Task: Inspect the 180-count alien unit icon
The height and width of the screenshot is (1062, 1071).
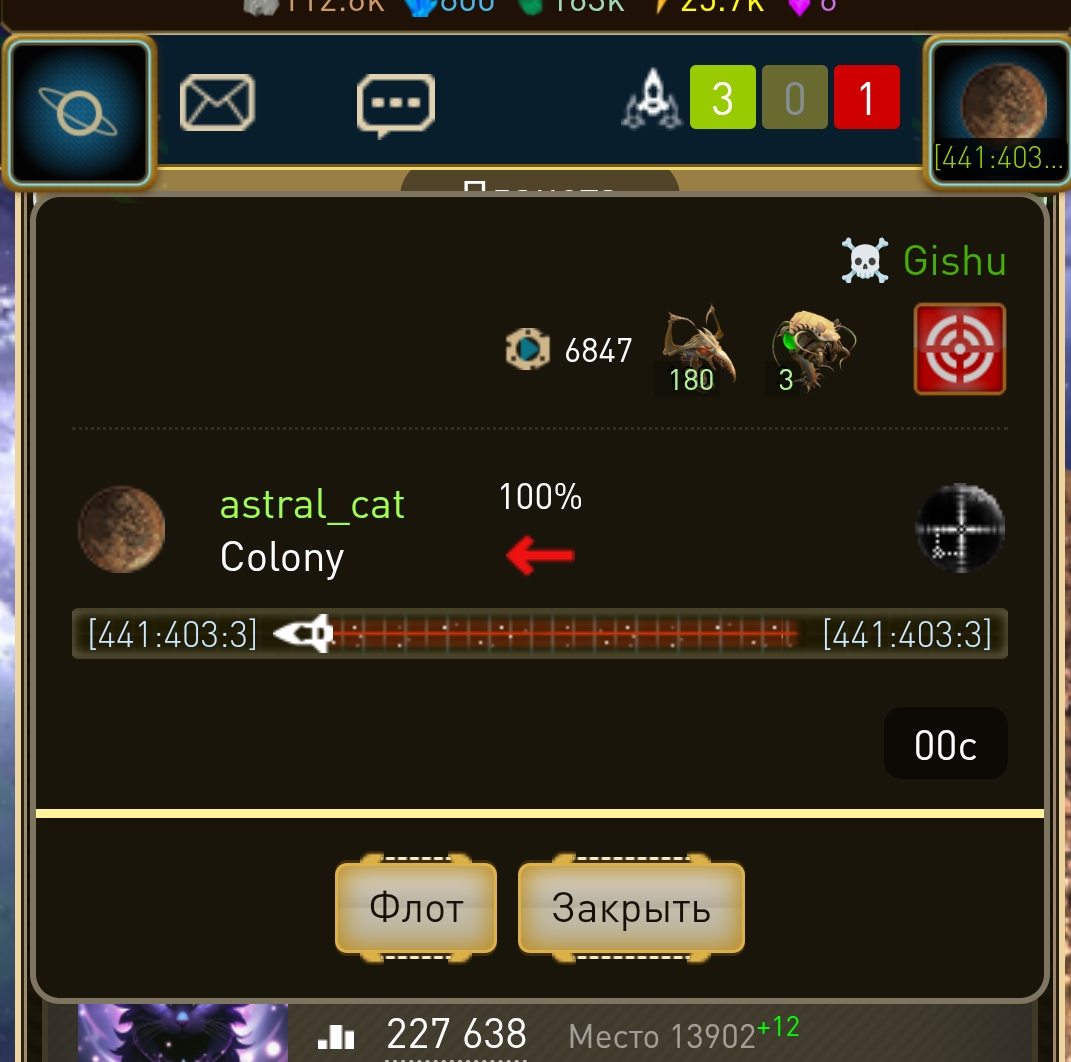Action: (698, 350)
